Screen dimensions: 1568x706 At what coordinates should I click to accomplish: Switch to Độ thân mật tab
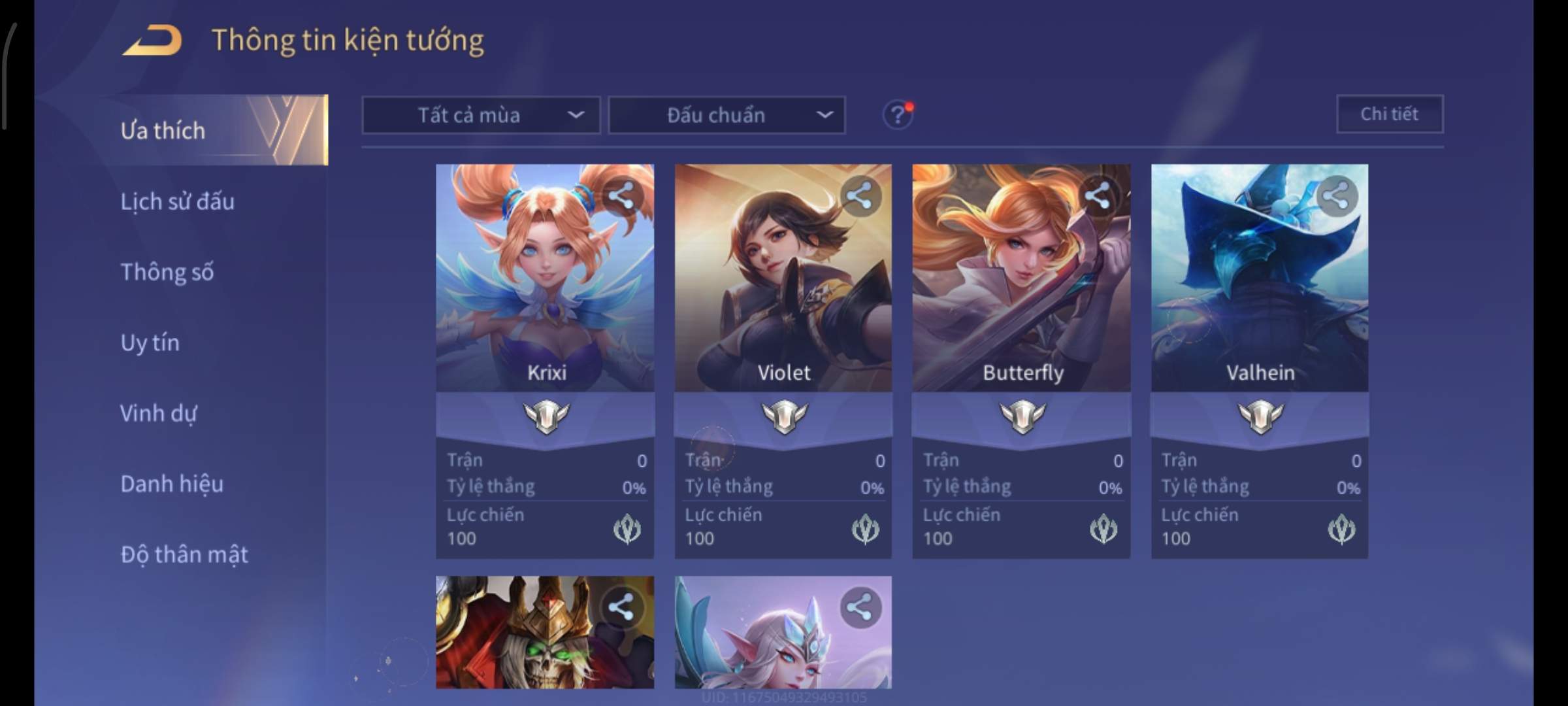coord(184,554)
